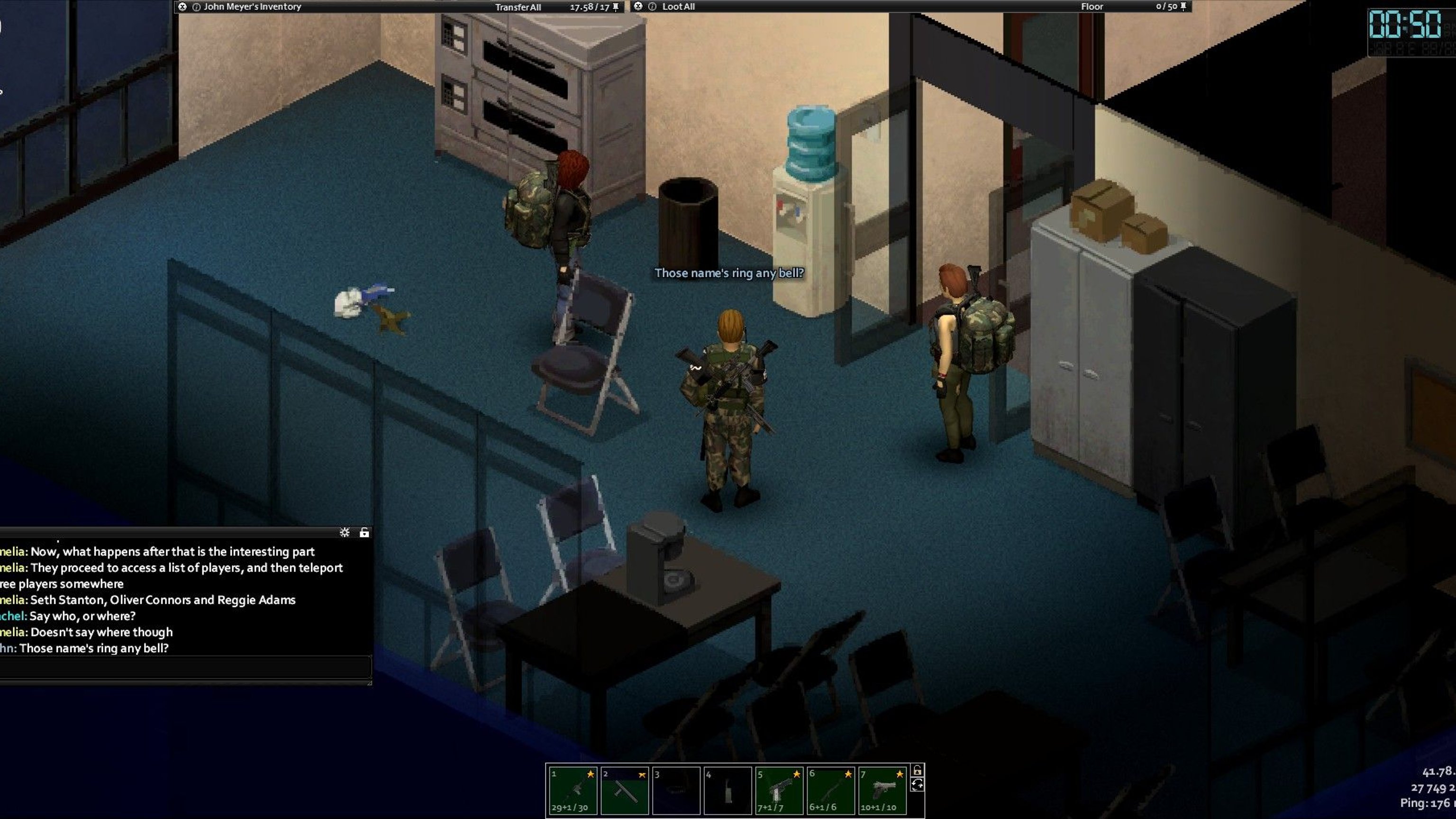This screenshot has width=1456, height=819.
Task: Open chat settings with the gear icon
Action: click(x=345, y=532)
